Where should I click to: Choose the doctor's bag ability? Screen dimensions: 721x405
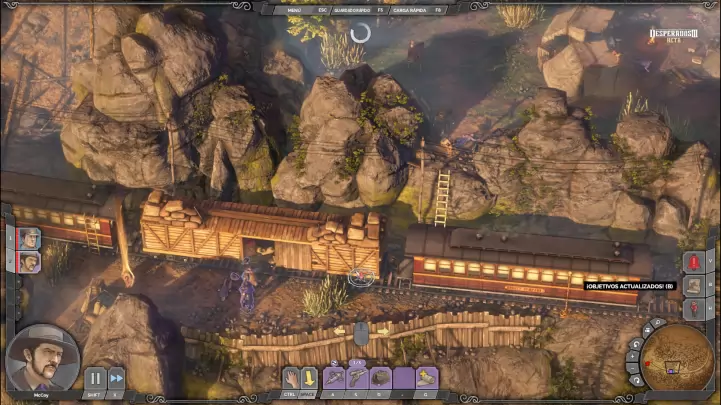pos(381,377)
